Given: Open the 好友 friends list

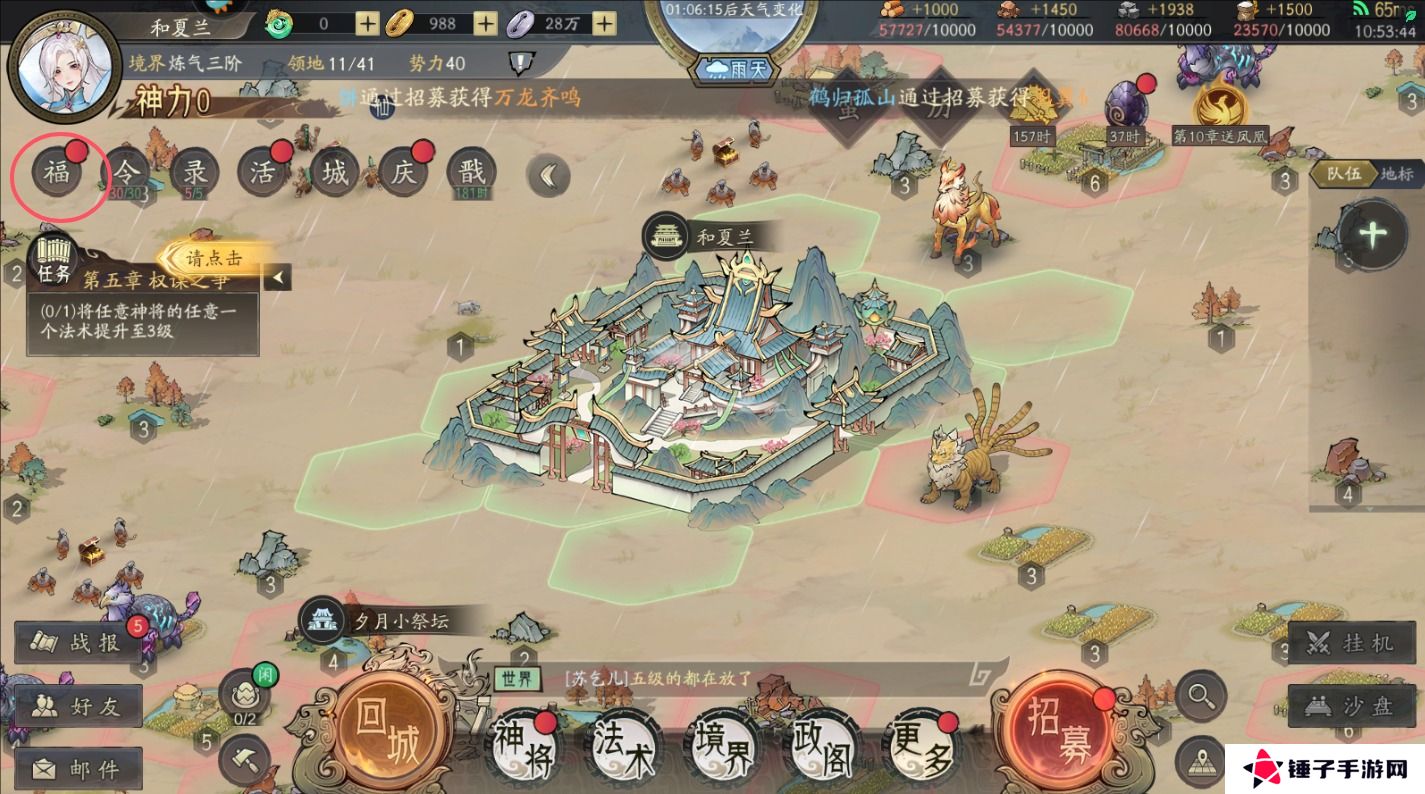Looking at the screenshot, I should (79, 706).
